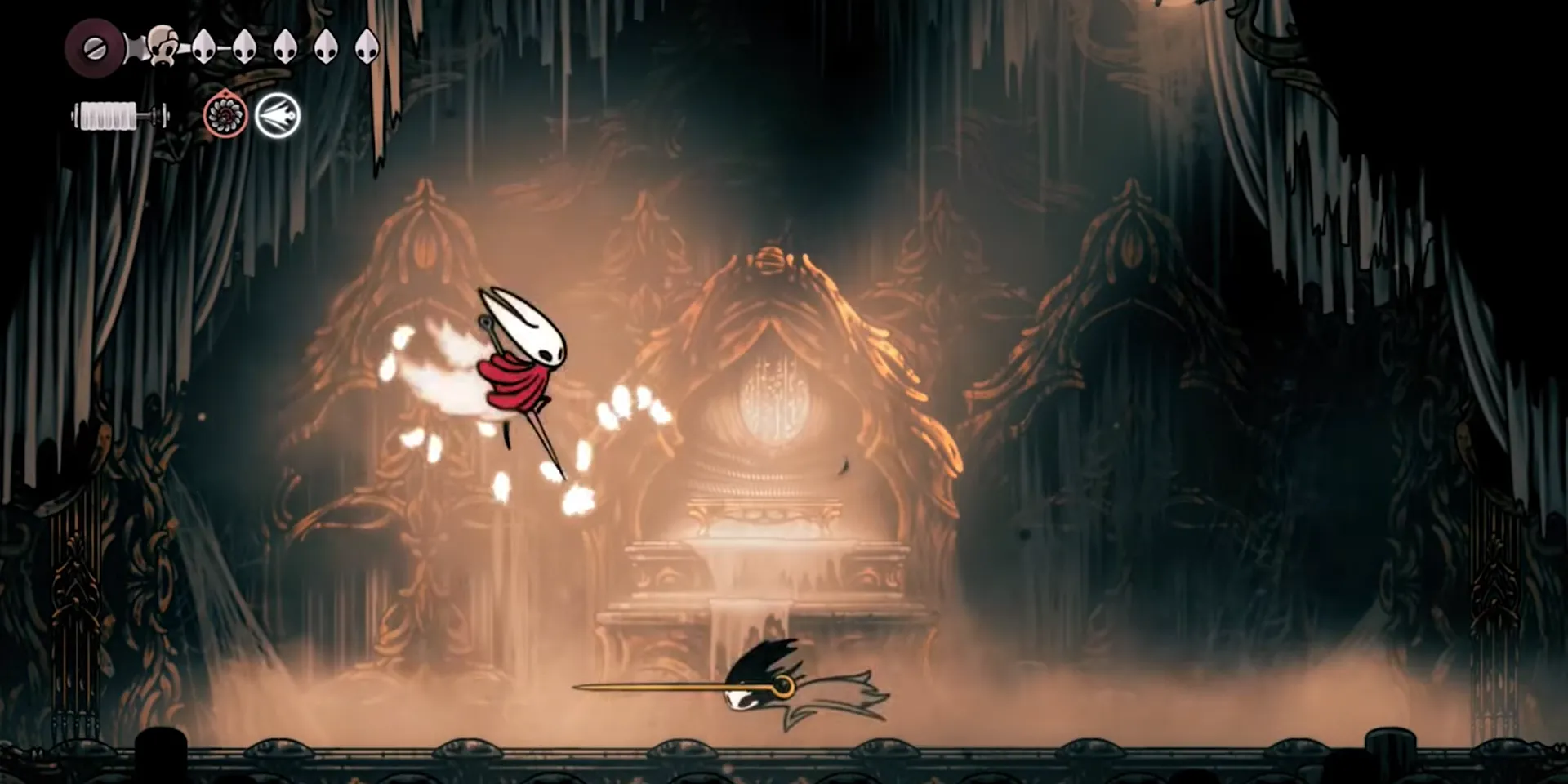Click the middle health mask in the row
1568x784 pixels.
tap(285, 47)
